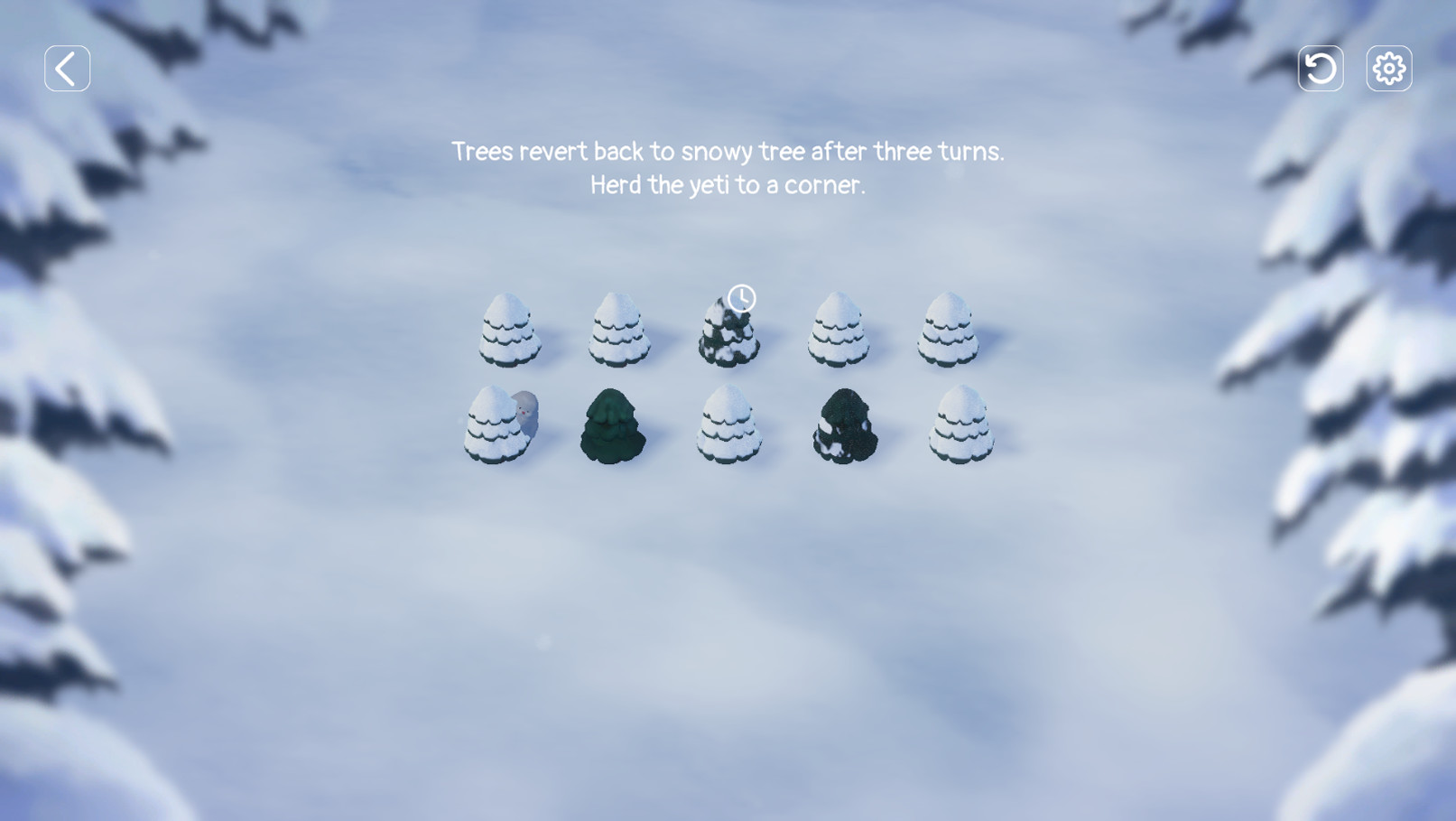Click the back arrow to exit the level
The image size is (1456, 821).
click(x=66, y=68)
